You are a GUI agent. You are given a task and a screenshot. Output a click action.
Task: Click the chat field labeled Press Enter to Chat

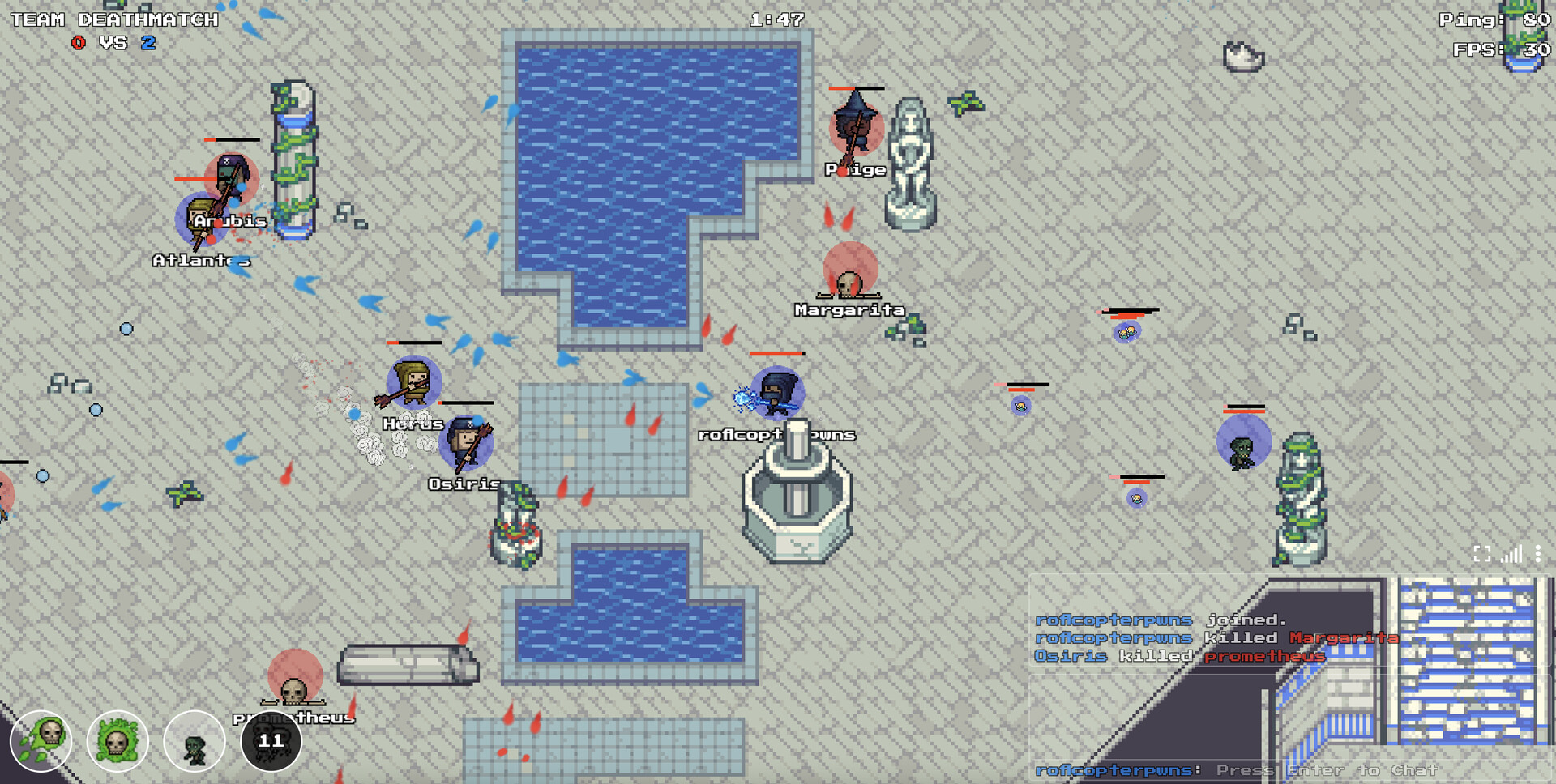[x=1328, y=771]
